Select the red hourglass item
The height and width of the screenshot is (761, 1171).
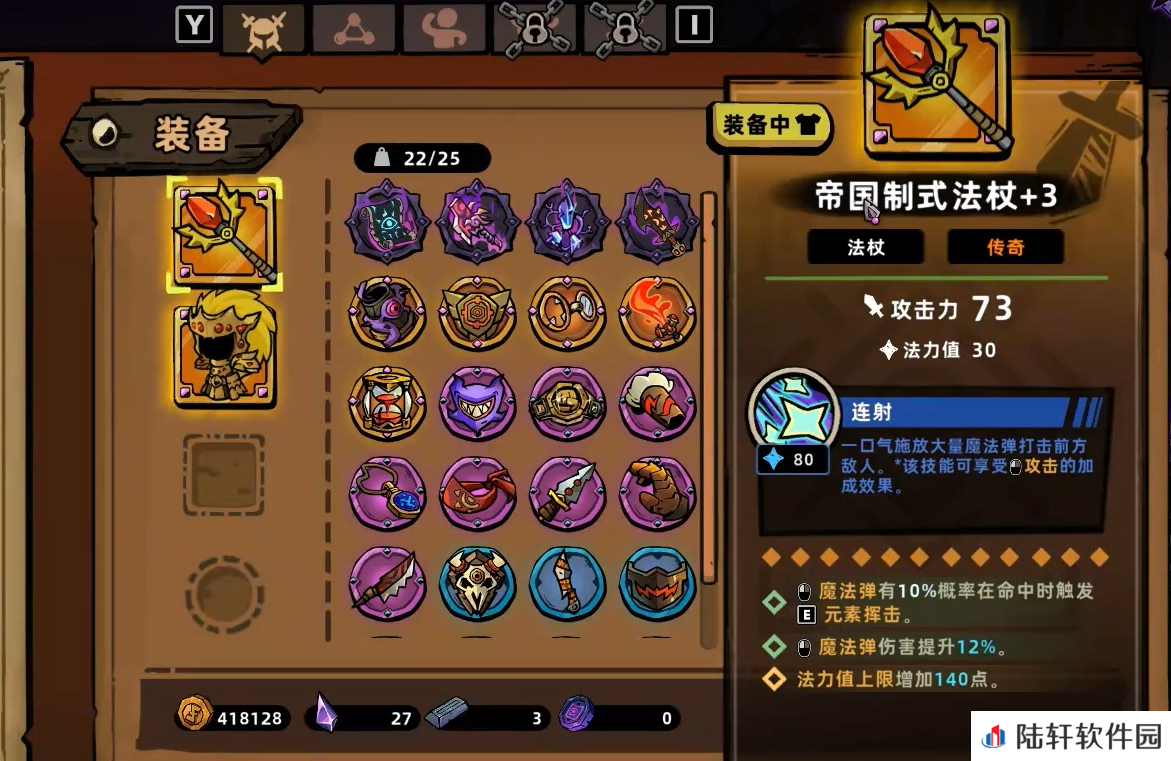coord(387,402)
